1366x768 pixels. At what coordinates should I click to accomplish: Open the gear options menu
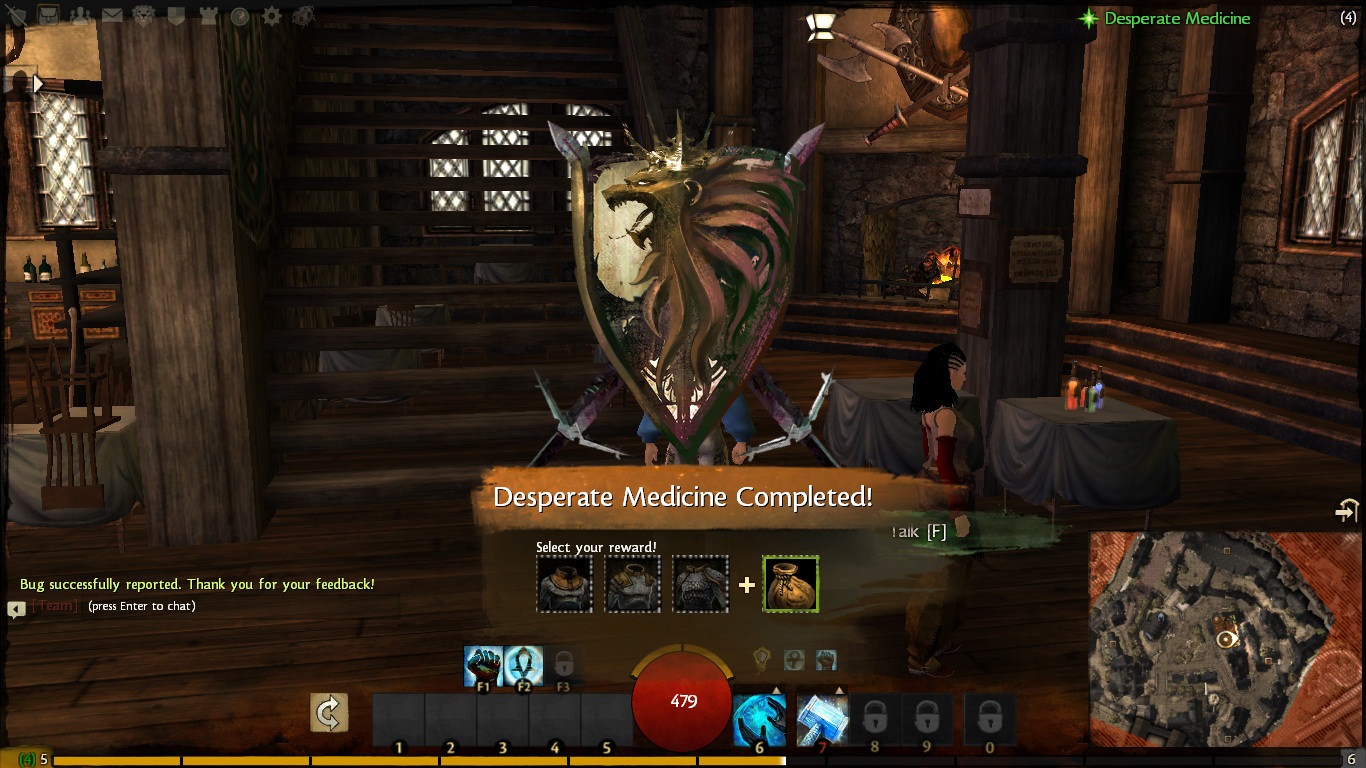click(x=272, y=16)
